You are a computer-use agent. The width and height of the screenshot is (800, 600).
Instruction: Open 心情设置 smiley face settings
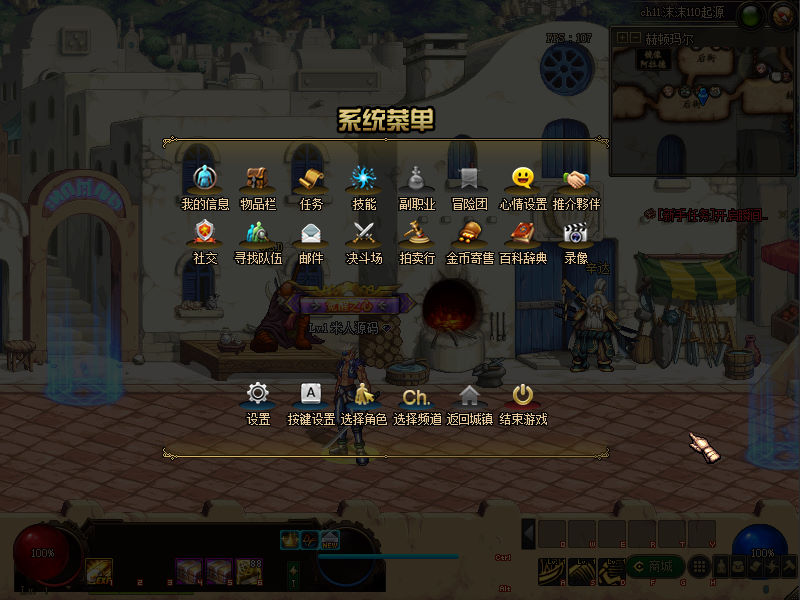(x=523, y=180)
